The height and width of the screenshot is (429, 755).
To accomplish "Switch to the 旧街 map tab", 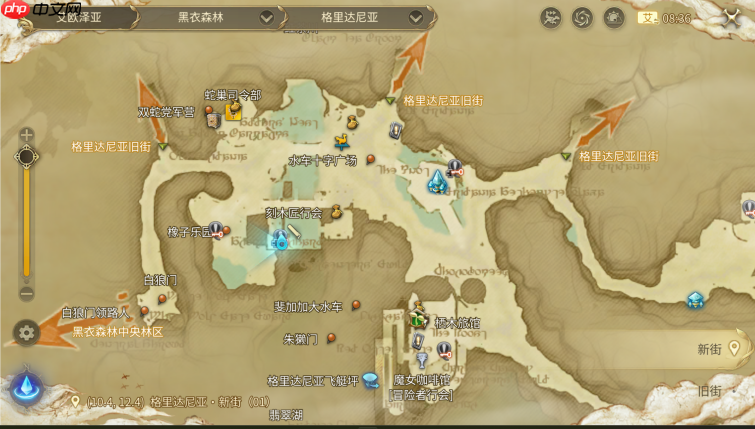I will click(709, 391).
